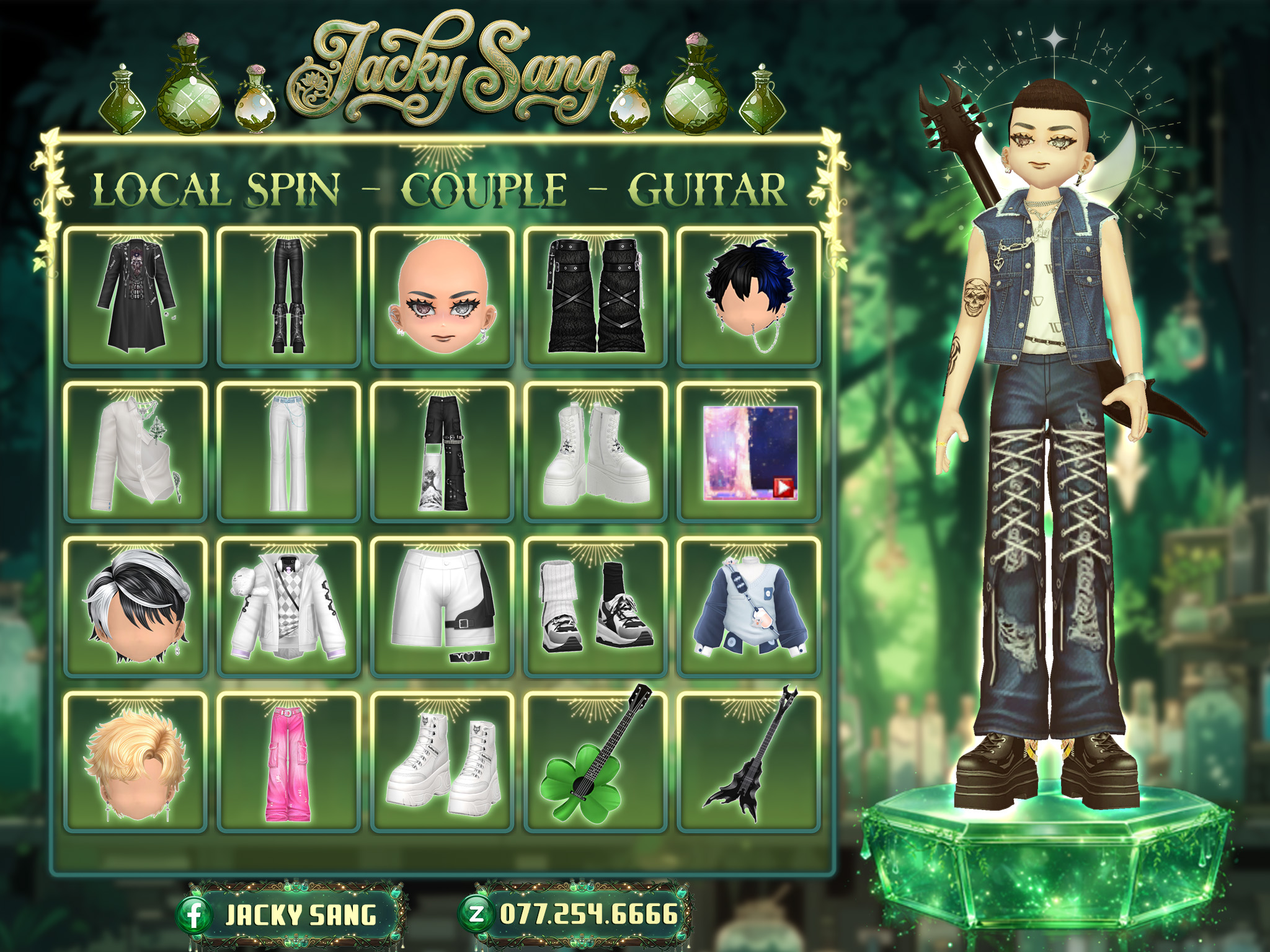
Task: Choose the white platform lace-up boots
Action: (595, 452)
